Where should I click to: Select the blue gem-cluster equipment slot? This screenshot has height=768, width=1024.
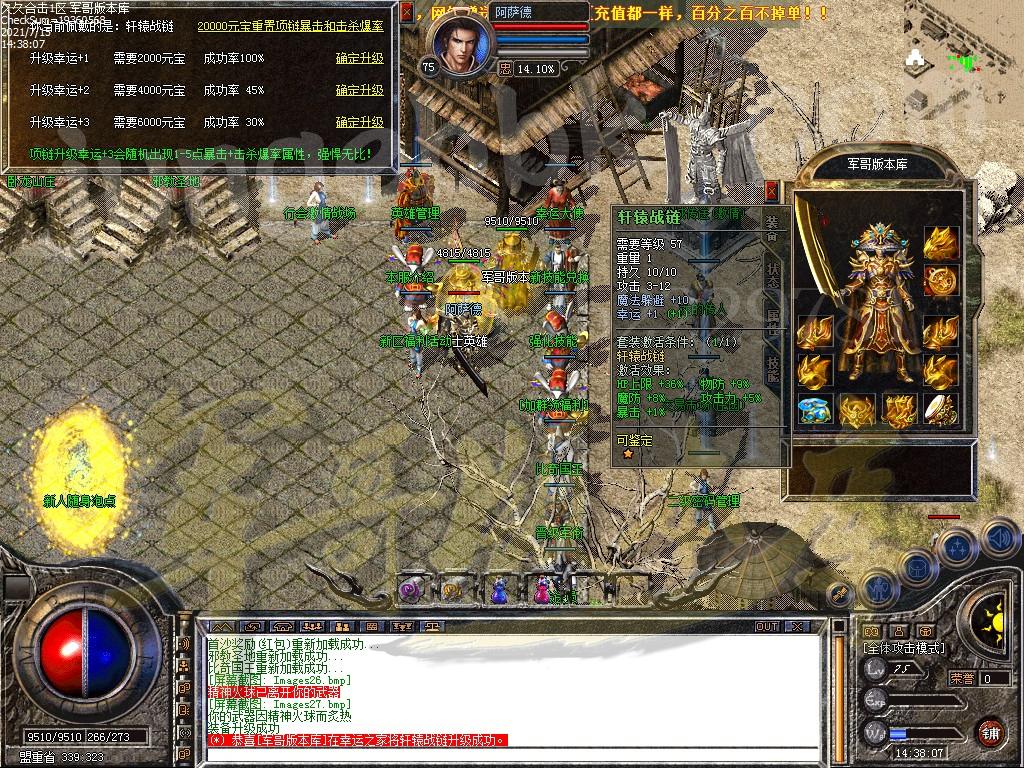pyautogui.click(x=816, y=409)
